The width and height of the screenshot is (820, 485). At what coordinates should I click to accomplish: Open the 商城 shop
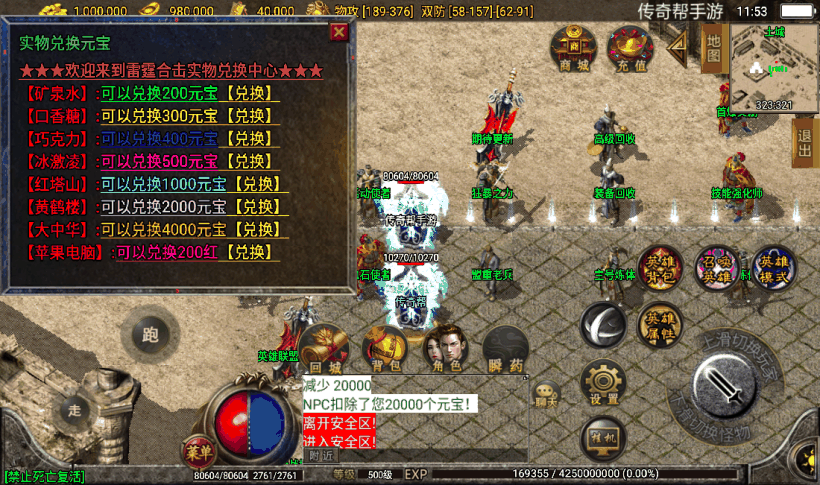pyautogui.click(x=574, y=48)
